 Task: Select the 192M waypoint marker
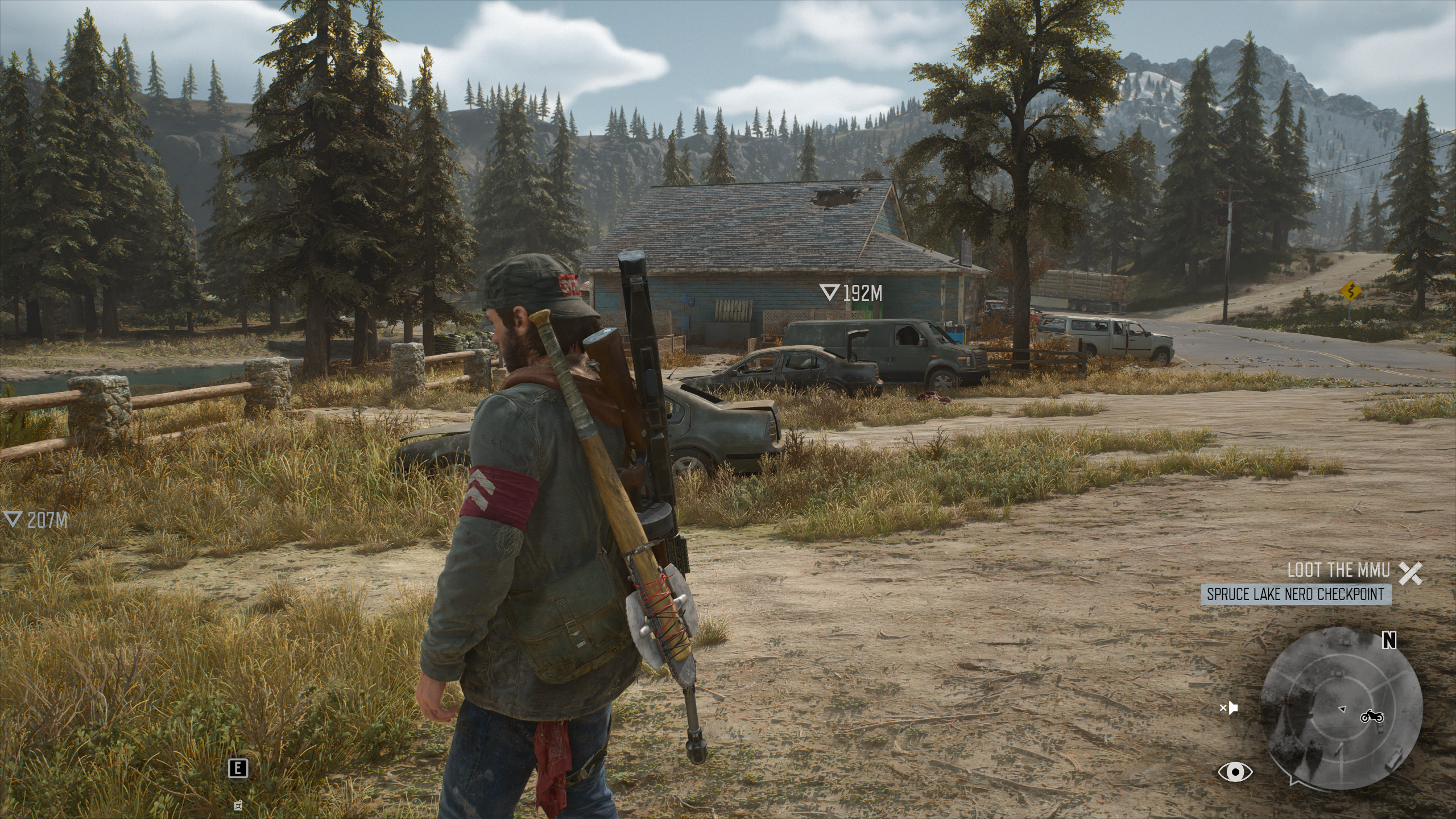pyautogui.click(x=851, y=293)
